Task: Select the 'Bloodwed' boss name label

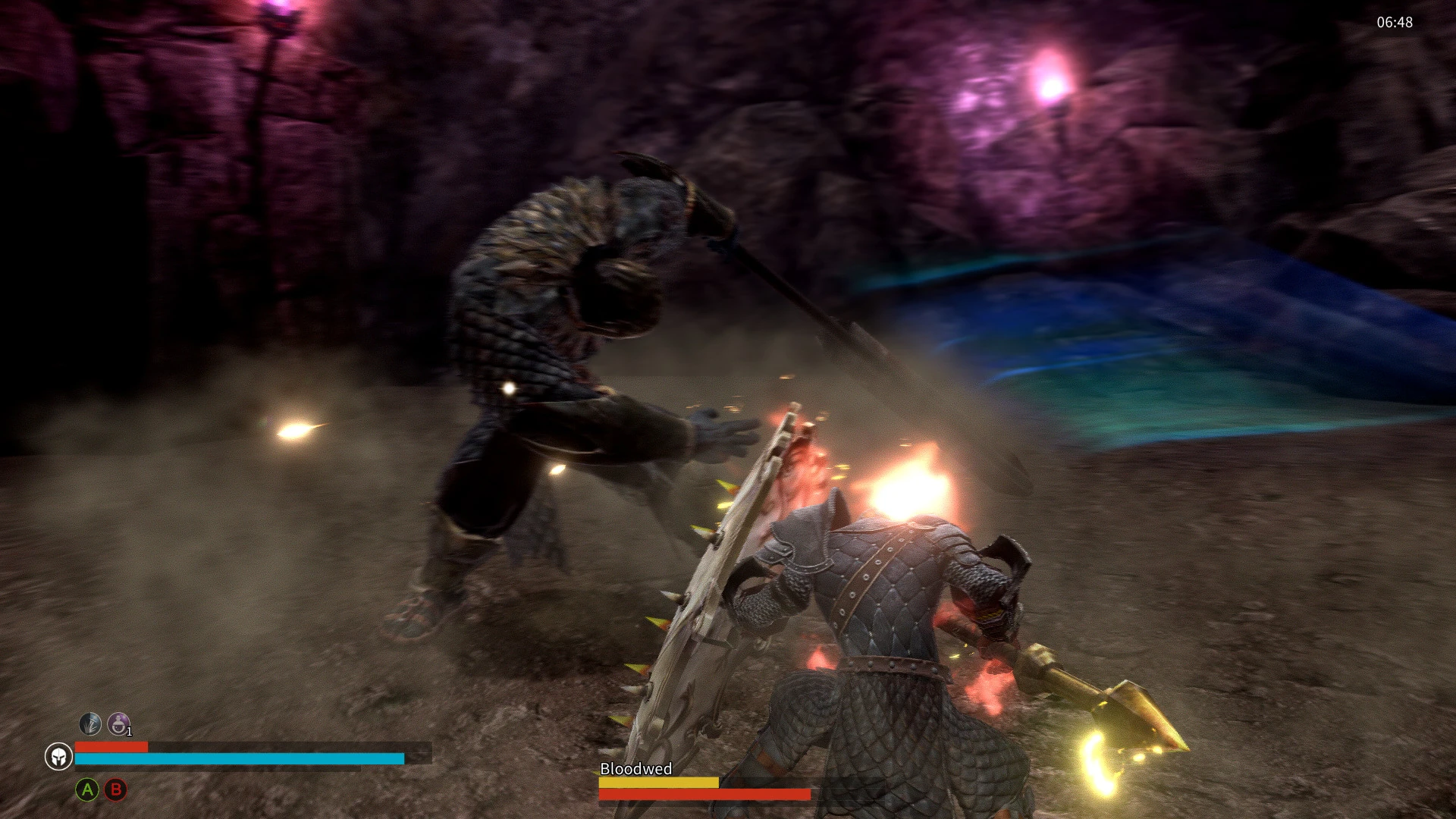Action: click(635, 768)
